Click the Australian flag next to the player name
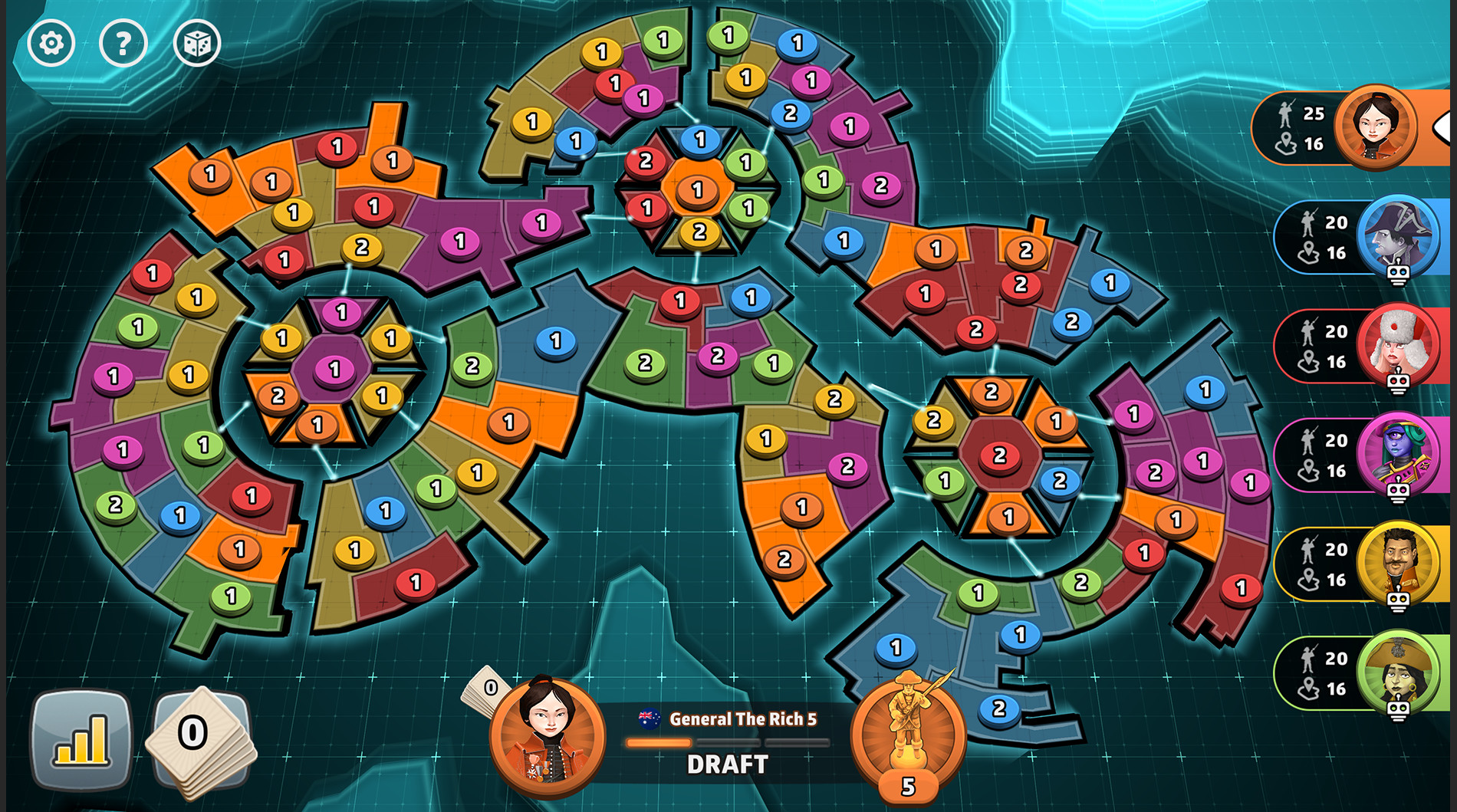Image resolution: width=1457 pixels, height=812 pixels. coord(648,718)
